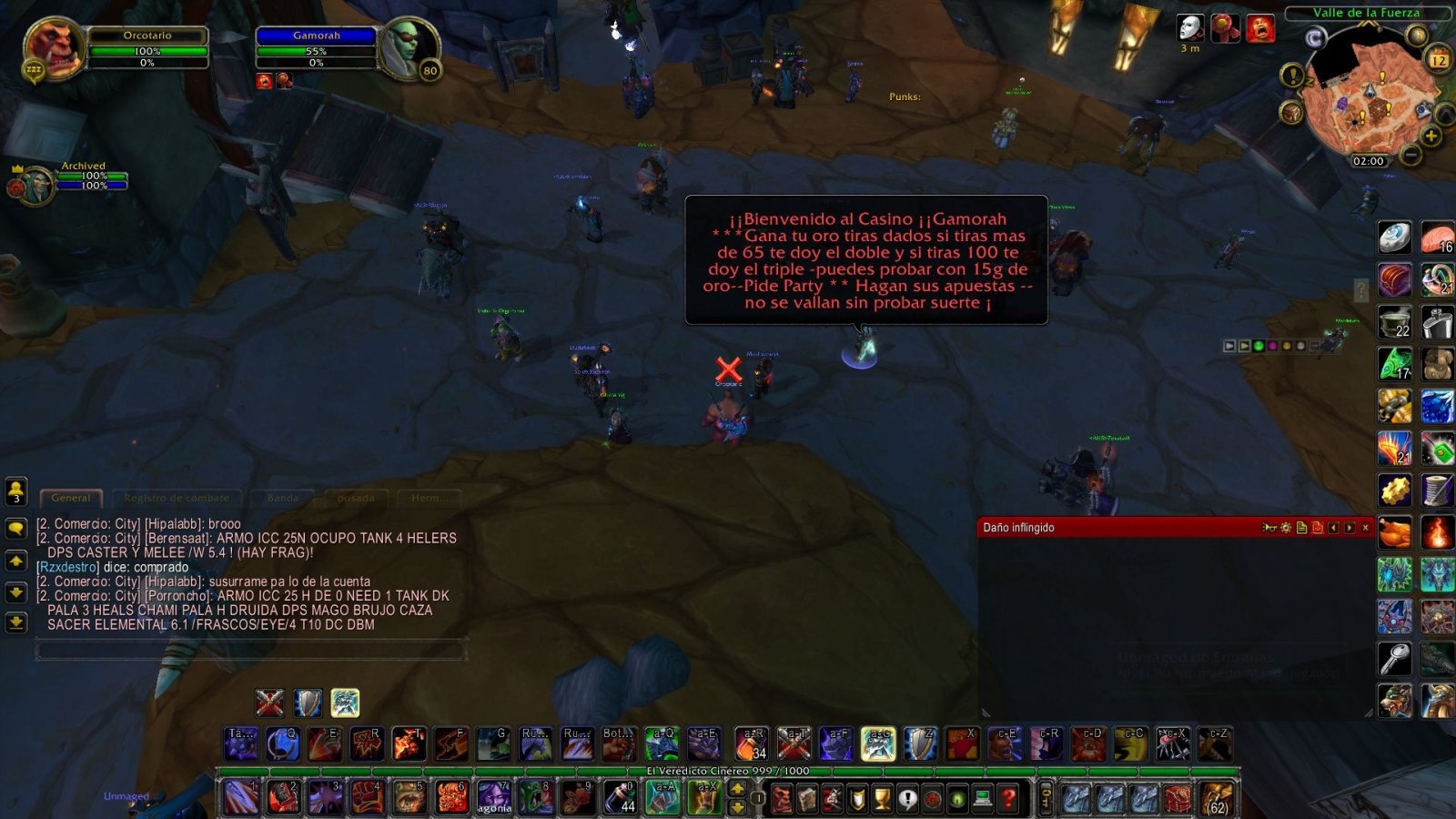This screenshot has width=1456, height=819.
Task: Toggle the purple marker dot above Recount
Action: (x=1273, y=345)
